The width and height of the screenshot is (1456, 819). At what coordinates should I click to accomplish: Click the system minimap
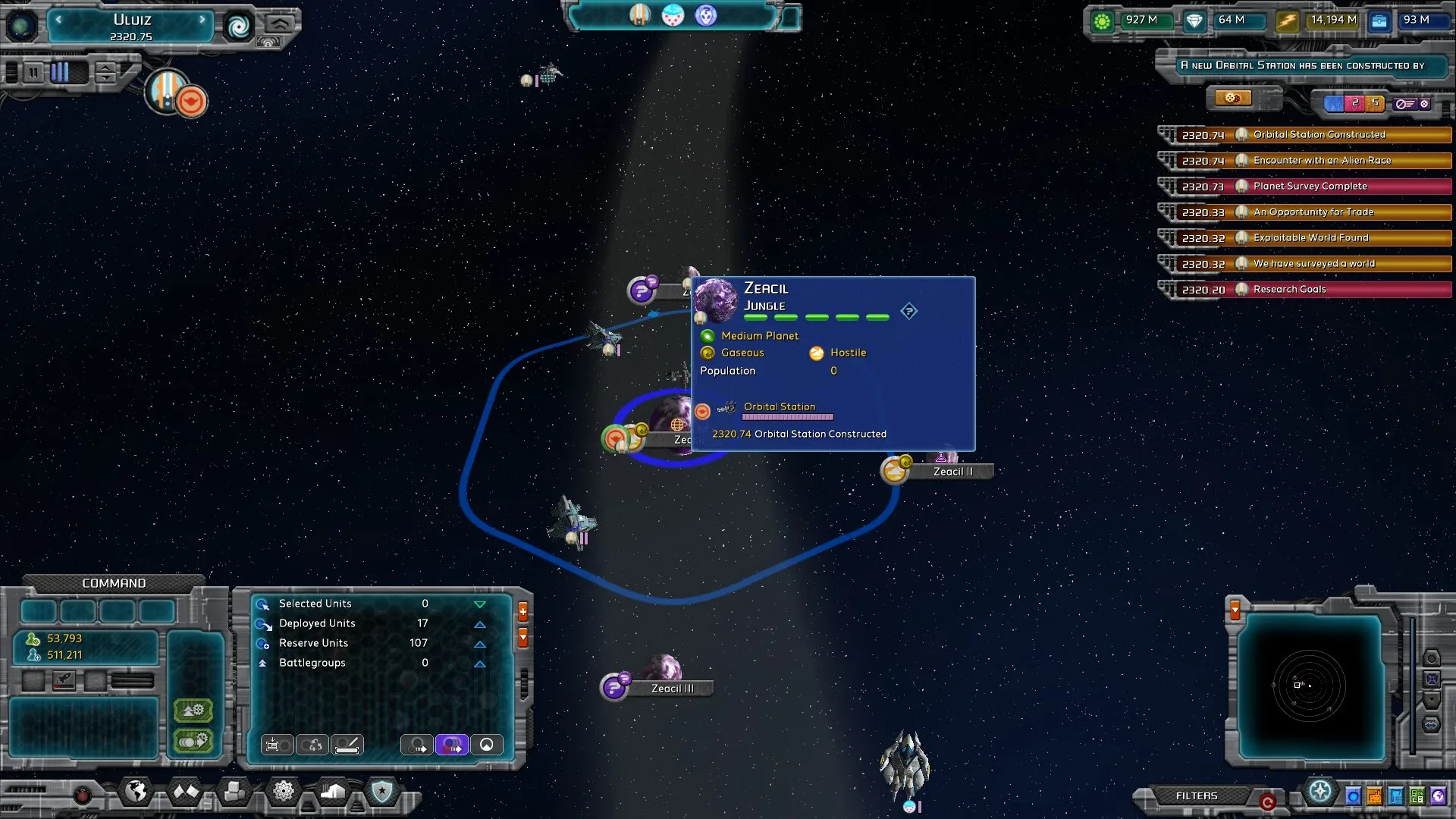1310,686
